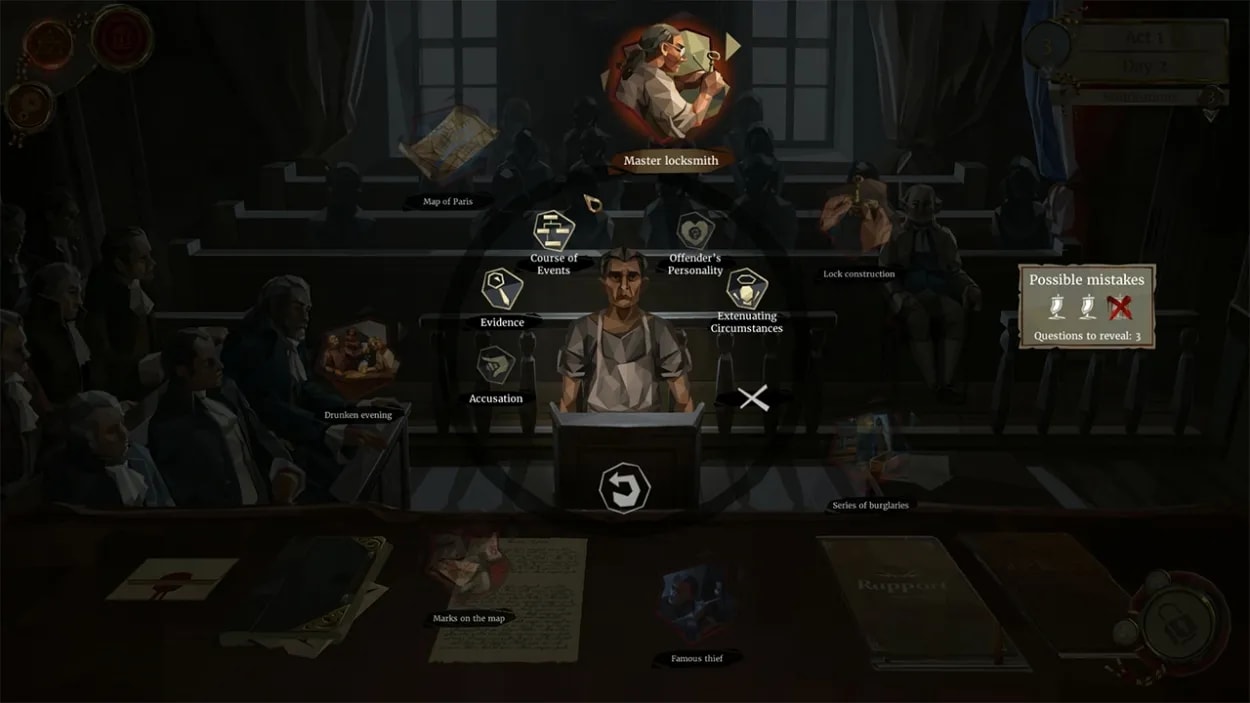Choose the Accusation category
Screen dimensions: 1250x703
point(496,367)
